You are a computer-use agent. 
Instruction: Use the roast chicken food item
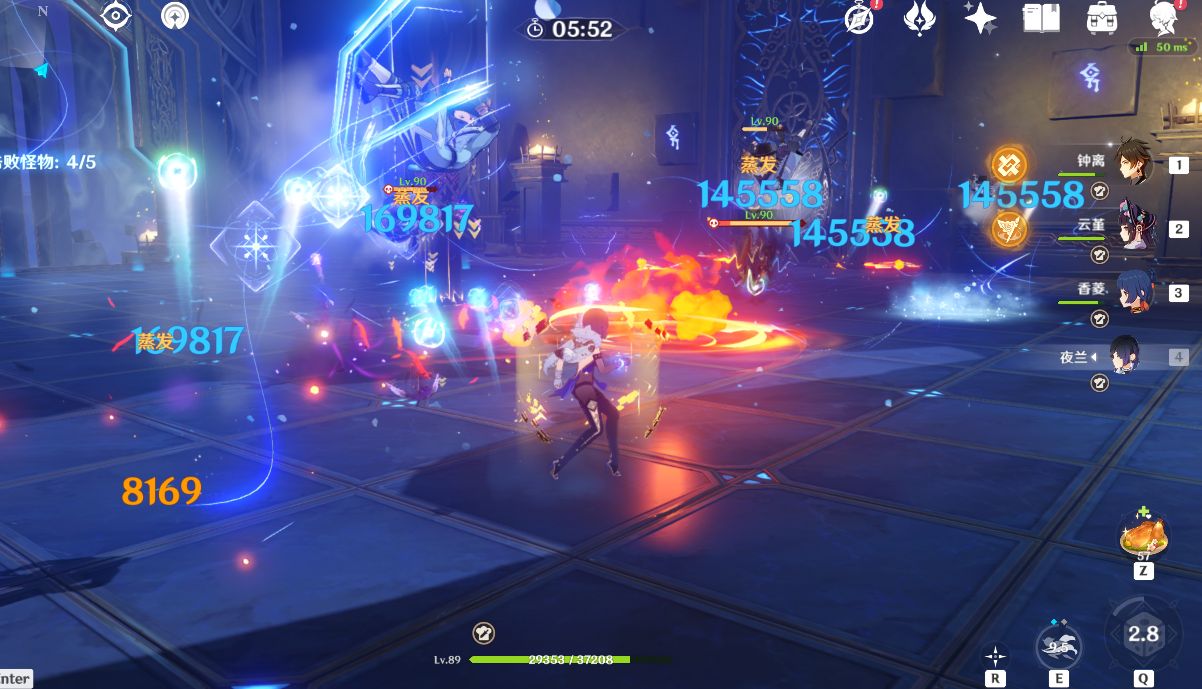click(x=1142, y=536)
